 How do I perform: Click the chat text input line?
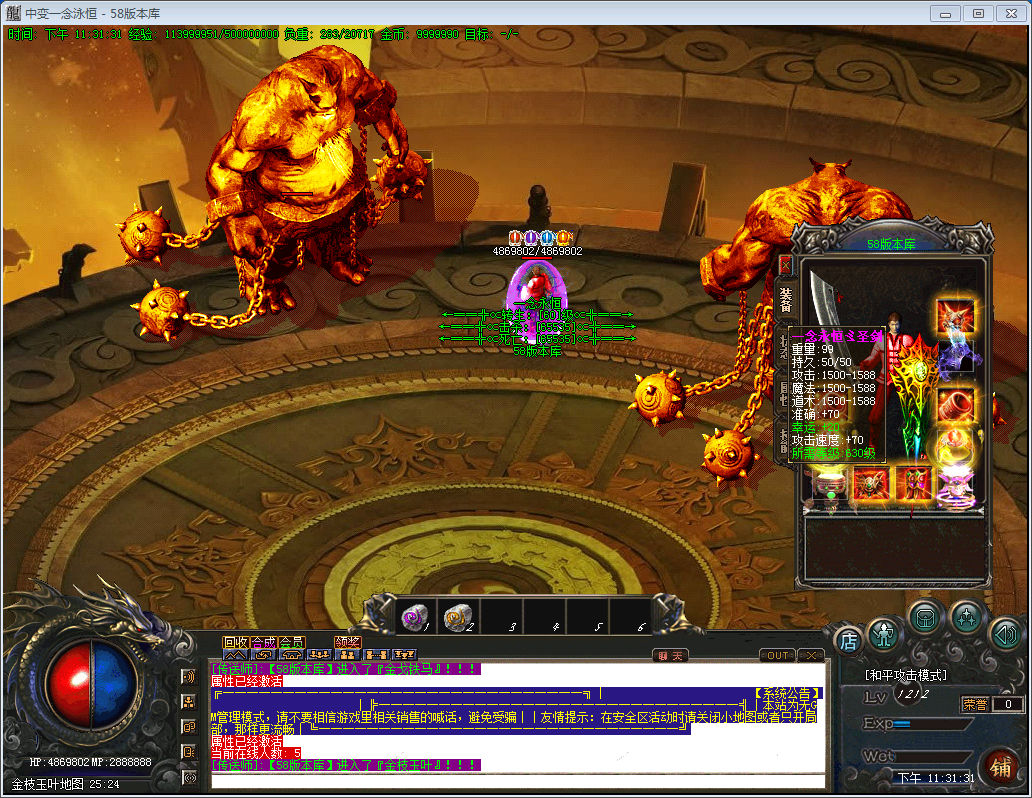[x=517, y=779]
